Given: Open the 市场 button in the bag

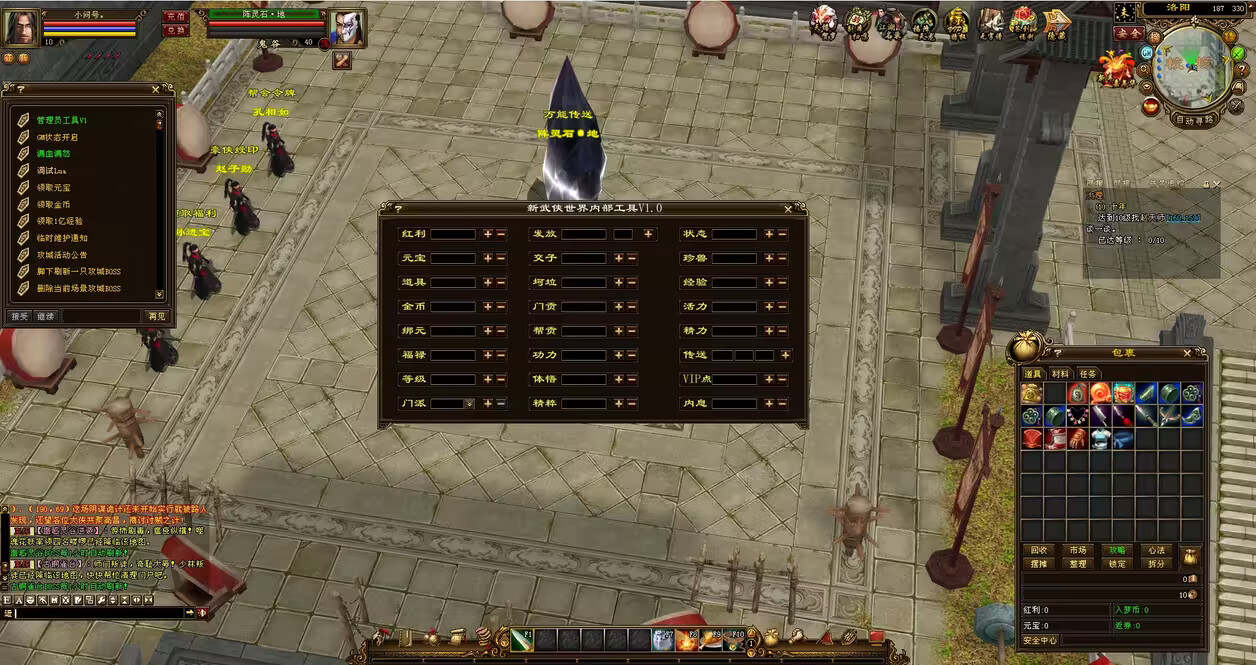Looking at the screenshot, I should coord(1078,550).
